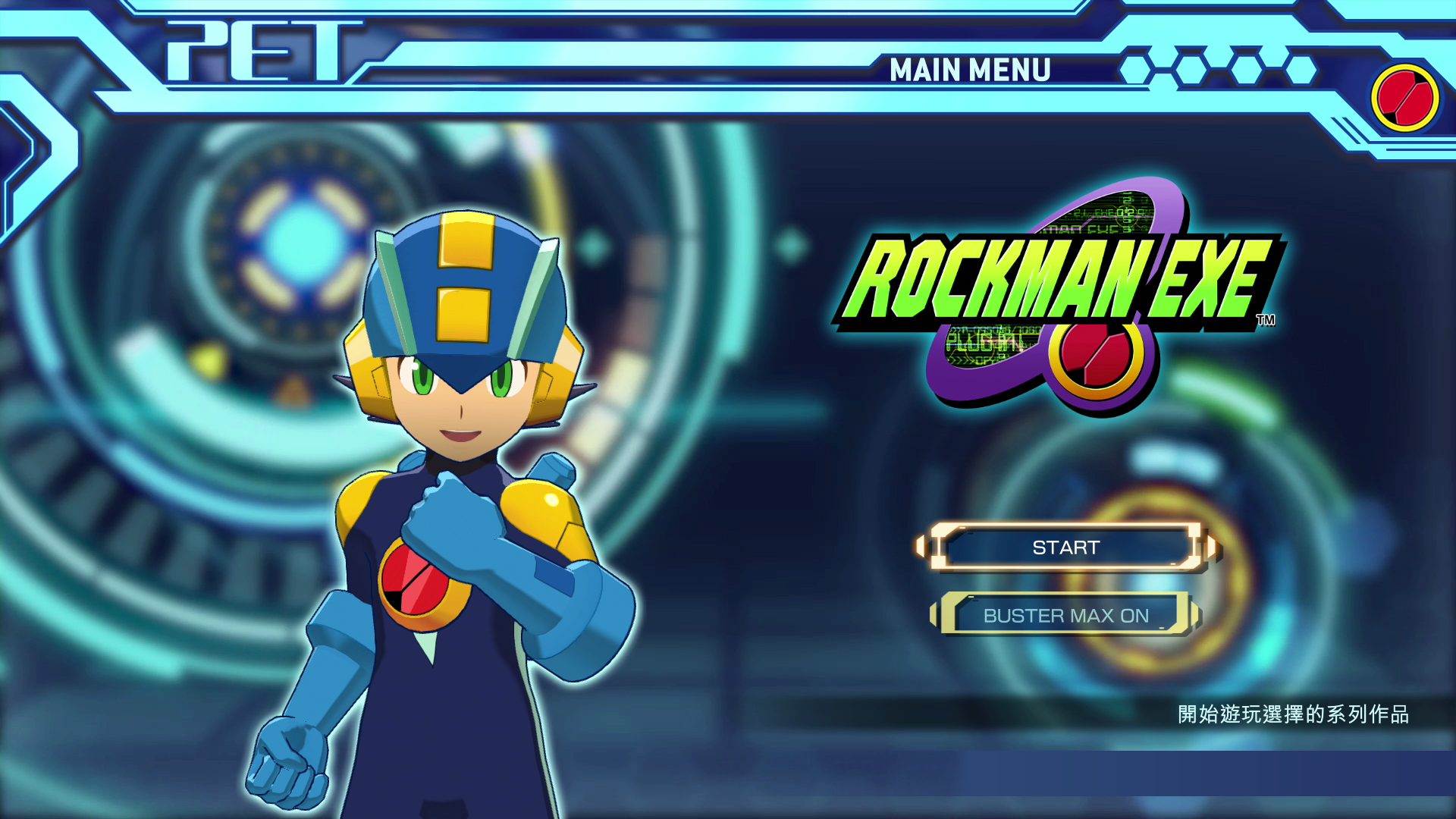Select the START button
Viewport: 1456px width, 819px height.
[x=1065, y=548]
